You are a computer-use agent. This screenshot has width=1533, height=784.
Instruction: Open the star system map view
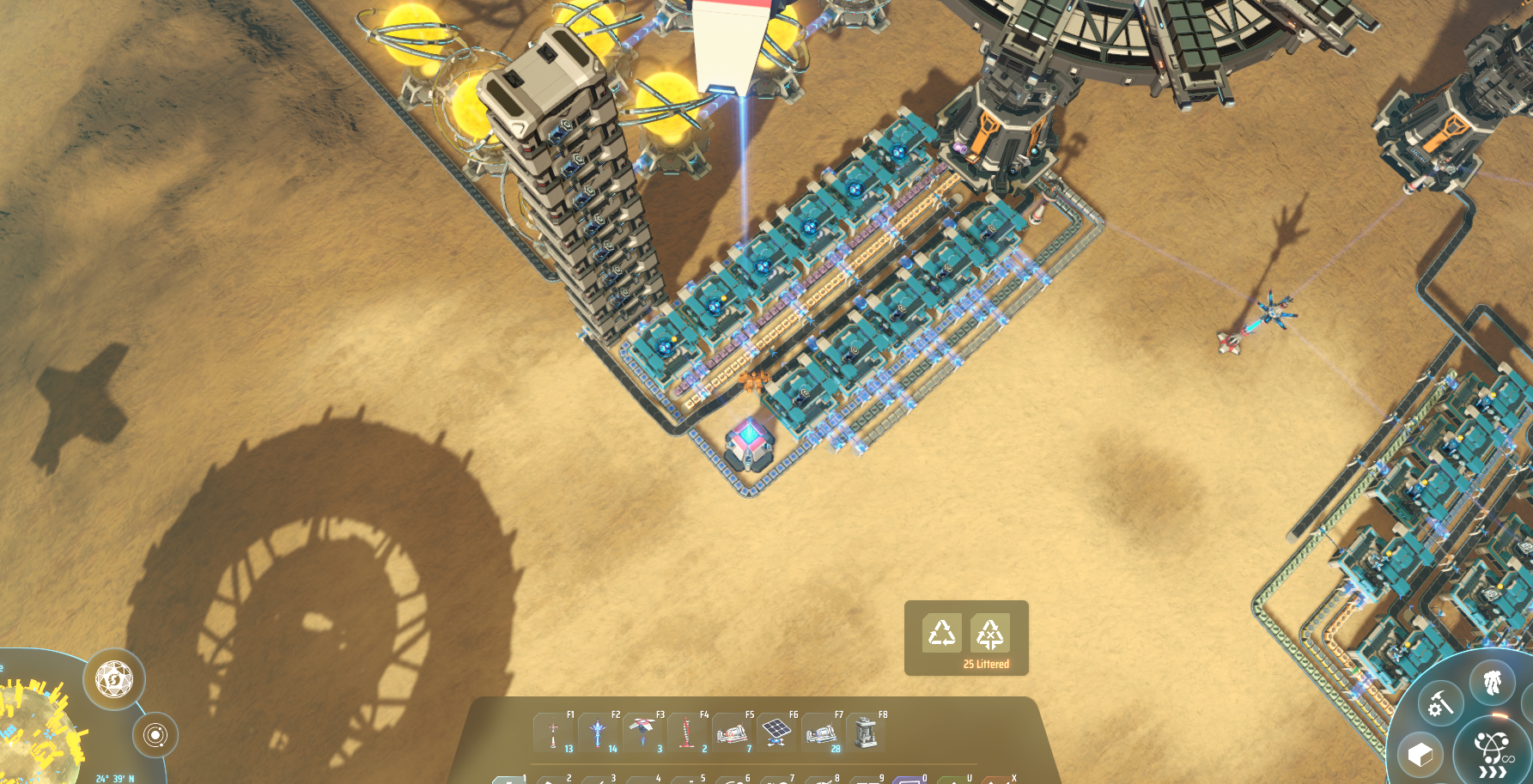[155, 736]
